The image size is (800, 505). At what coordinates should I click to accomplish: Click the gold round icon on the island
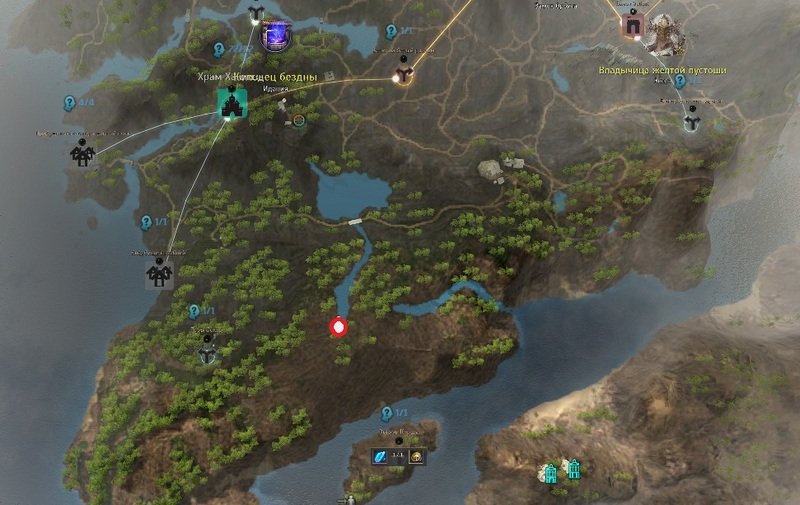click(x=417, y=456)
